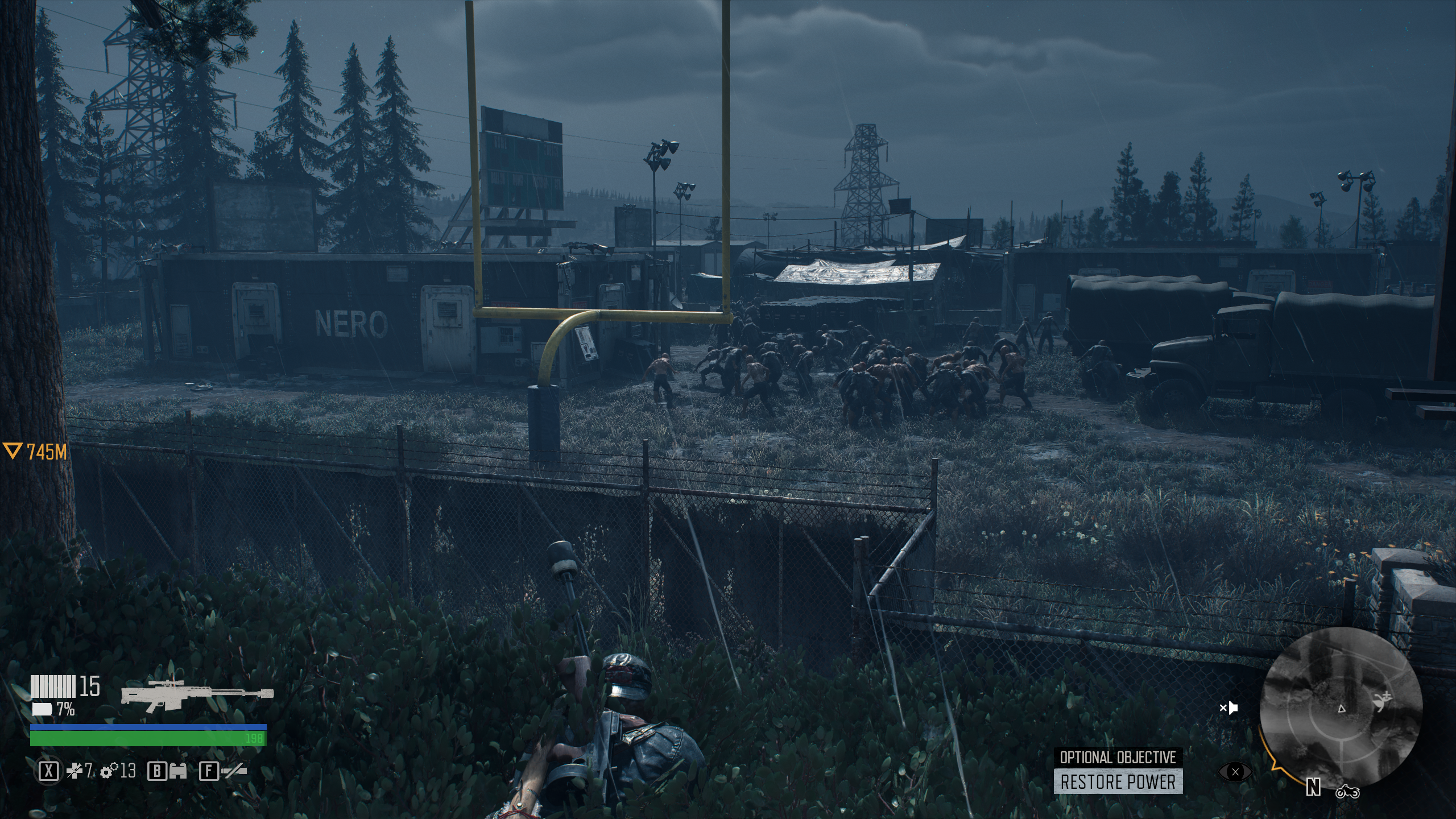
Task: Click the scrap crafting resource icon
Action: point(75,771)
